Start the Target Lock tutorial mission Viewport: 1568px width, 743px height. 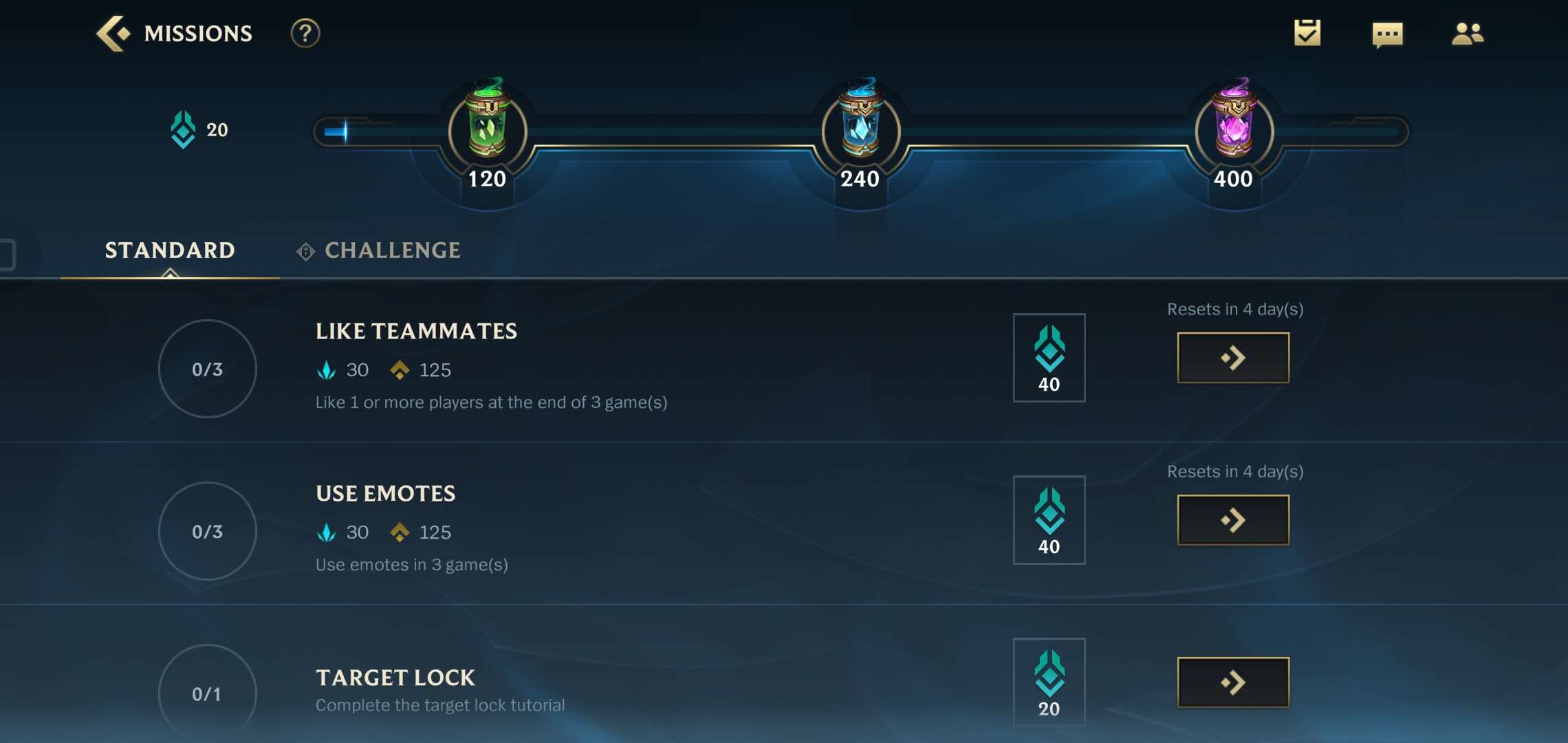point(1233,682)
